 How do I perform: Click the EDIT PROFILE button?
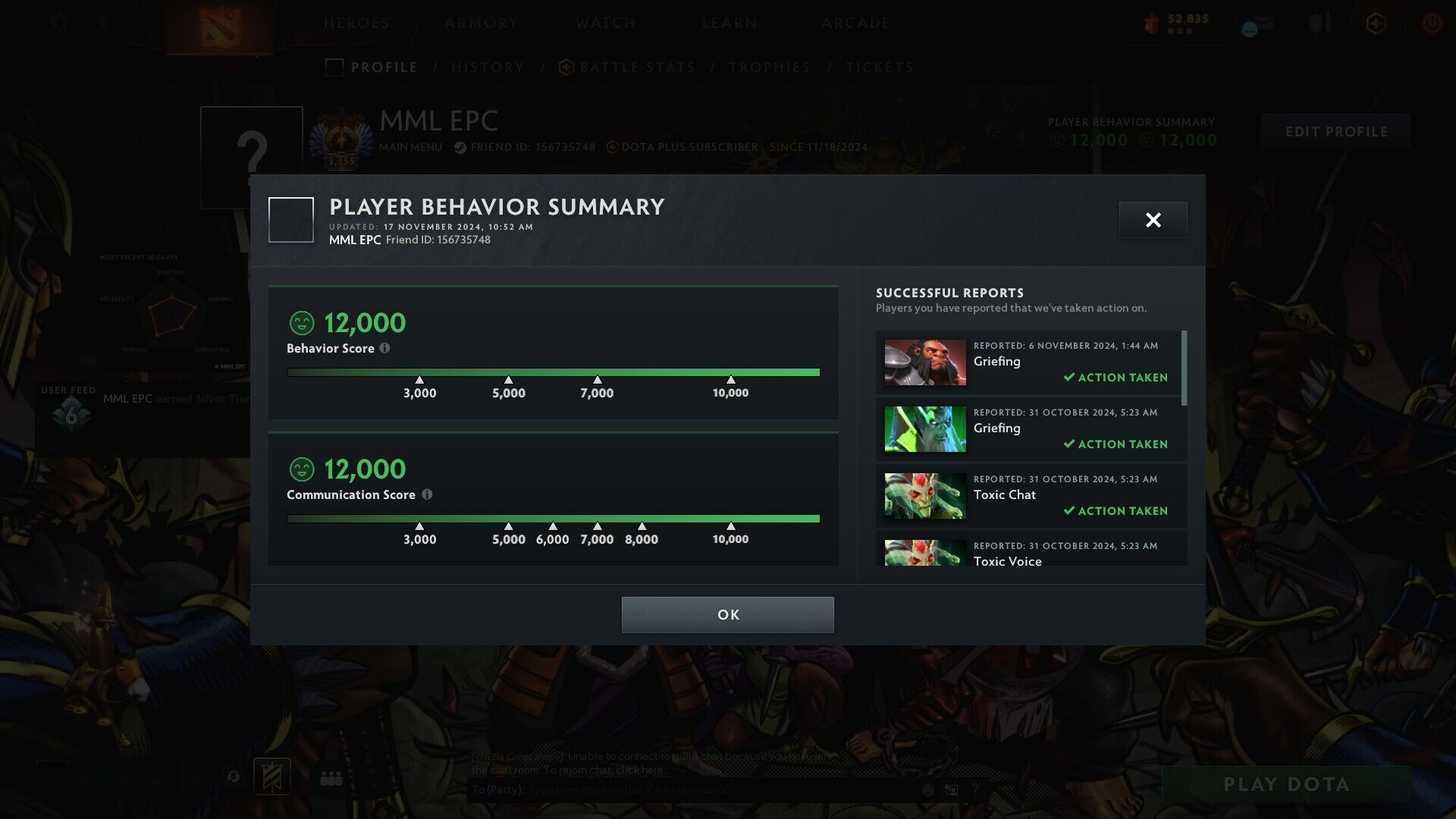tap(1335, 131)
